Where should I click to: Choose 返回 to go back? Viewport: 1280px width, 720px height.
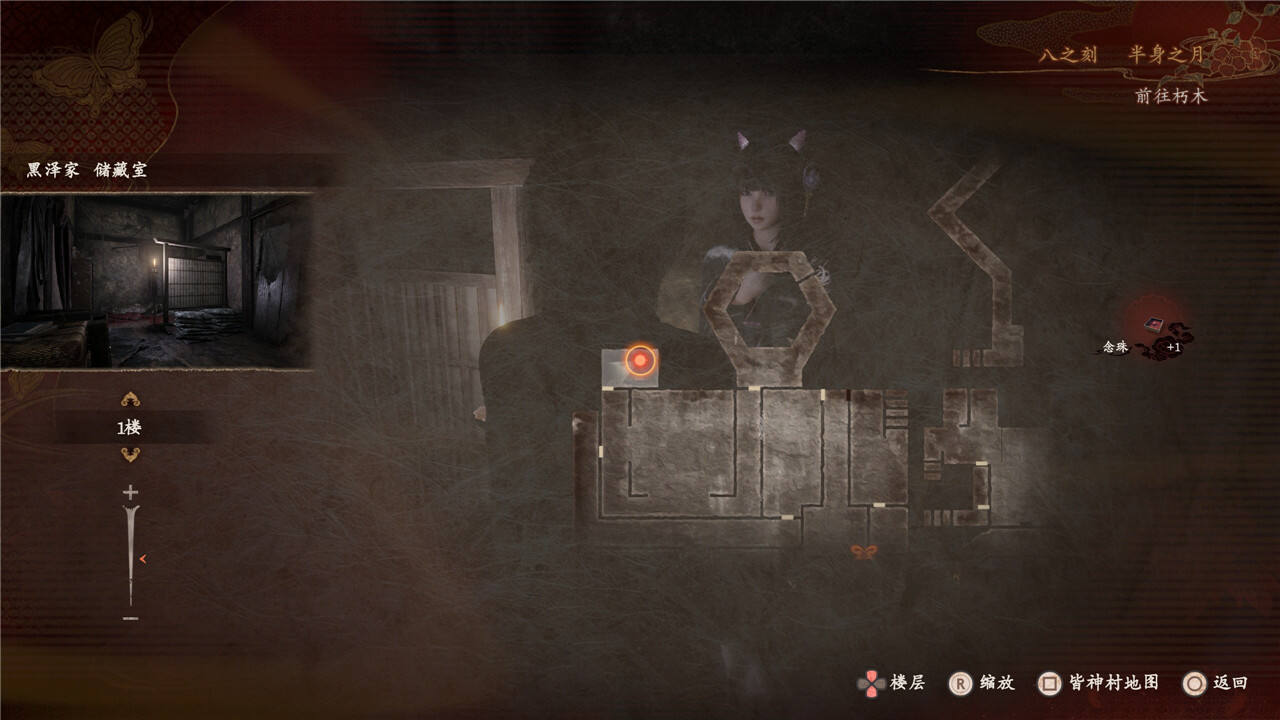(1215, 683)
